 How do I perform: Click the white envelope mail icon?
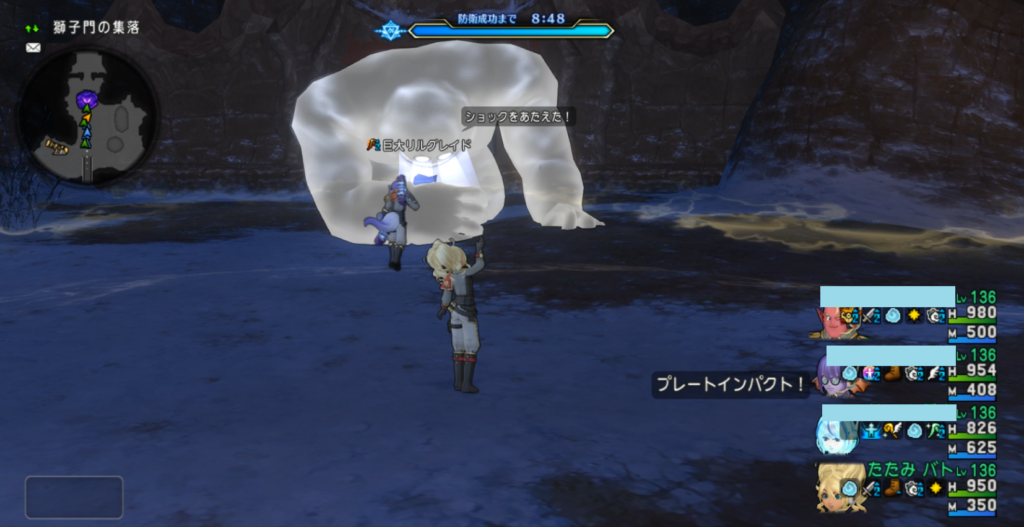[33, 47]
